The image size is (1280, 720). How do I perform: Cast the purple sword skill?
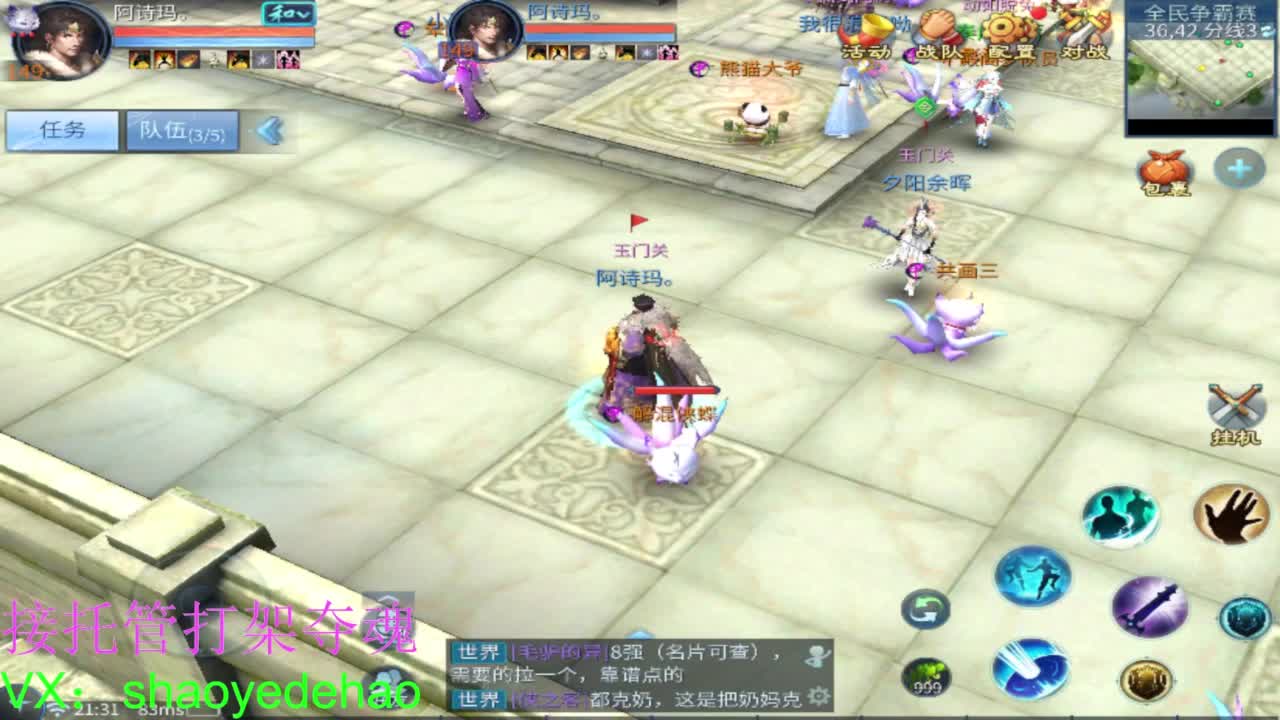click(1149, 605)
